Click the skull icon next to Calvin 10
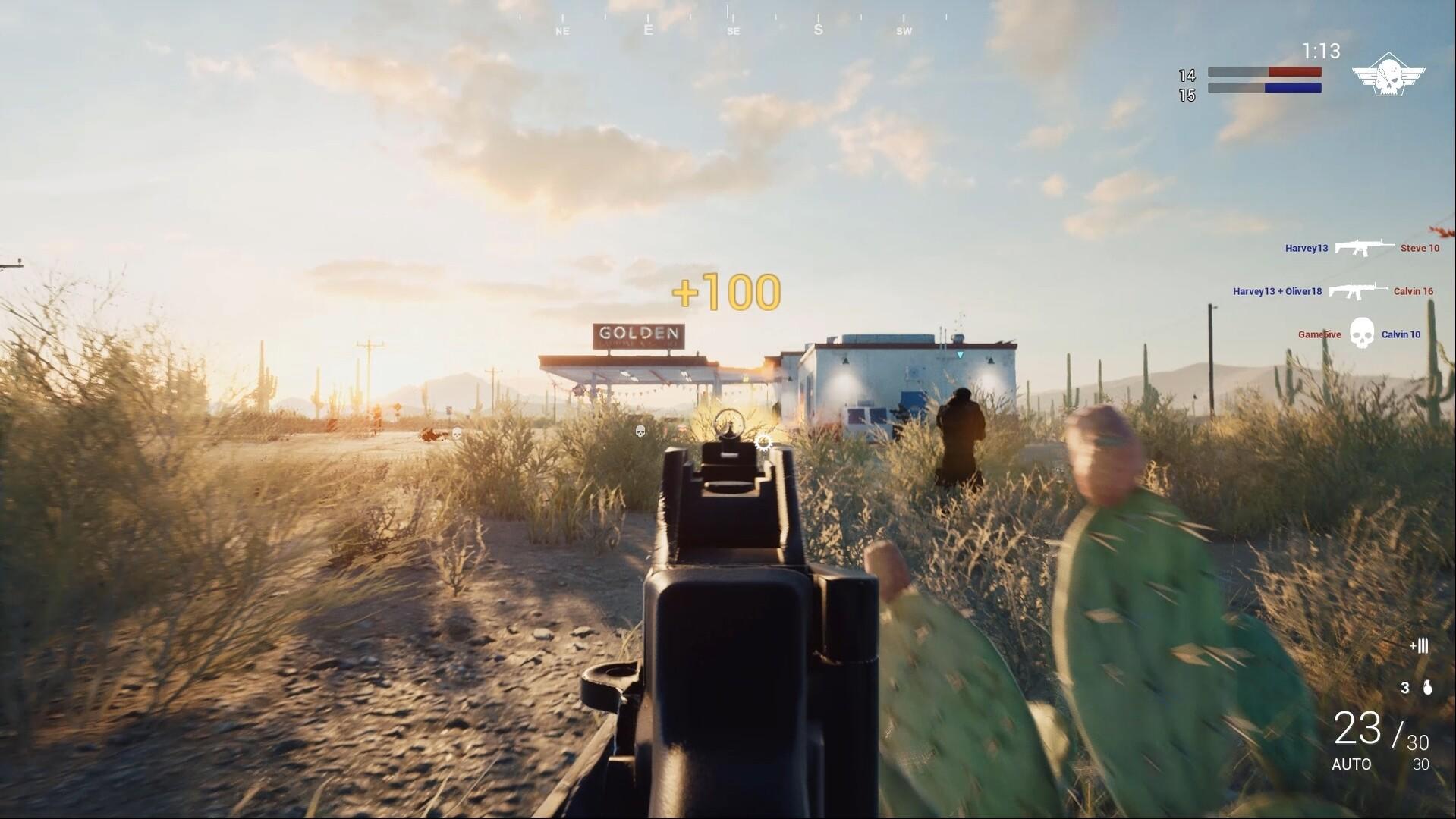 [1362, 334]
